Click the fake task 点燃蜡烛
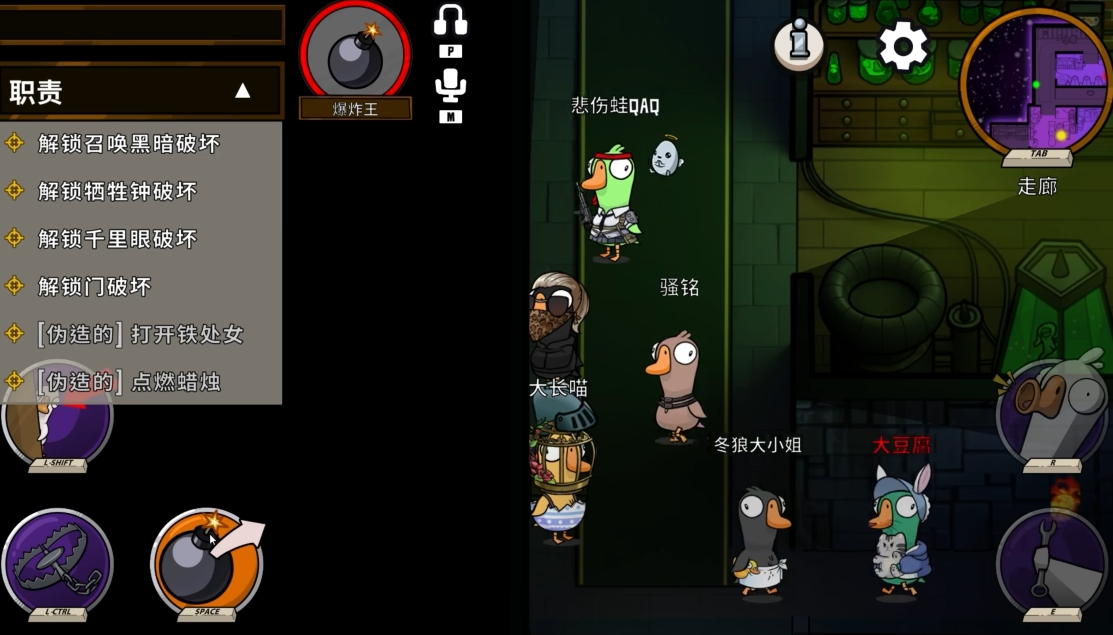 (128, 381)
